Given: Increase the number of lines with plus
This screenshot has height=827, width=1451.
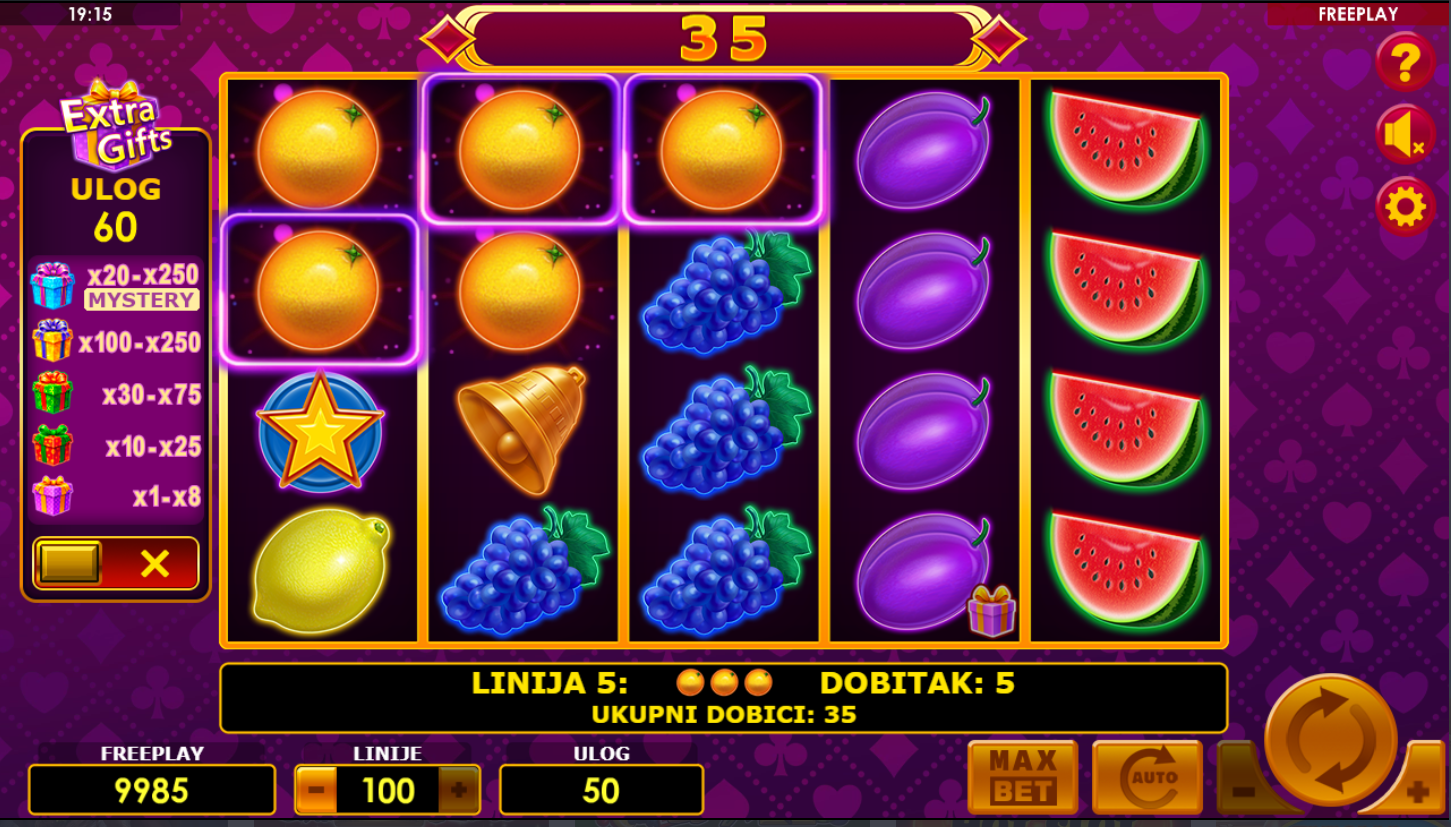Looking at the screenshot, I should pos(459,790).
